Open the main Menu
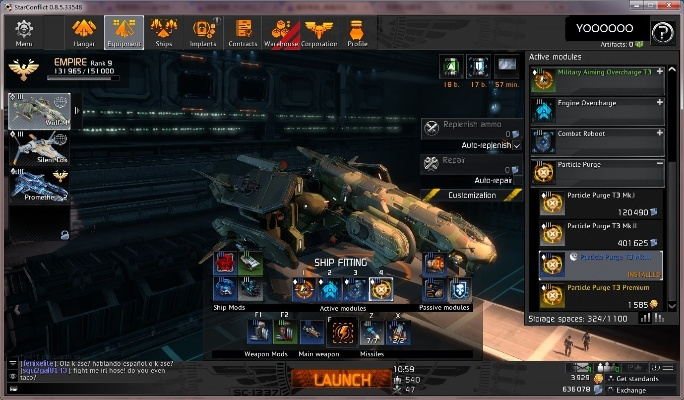Screen dimensions: 684x400 tap(23, 32)
